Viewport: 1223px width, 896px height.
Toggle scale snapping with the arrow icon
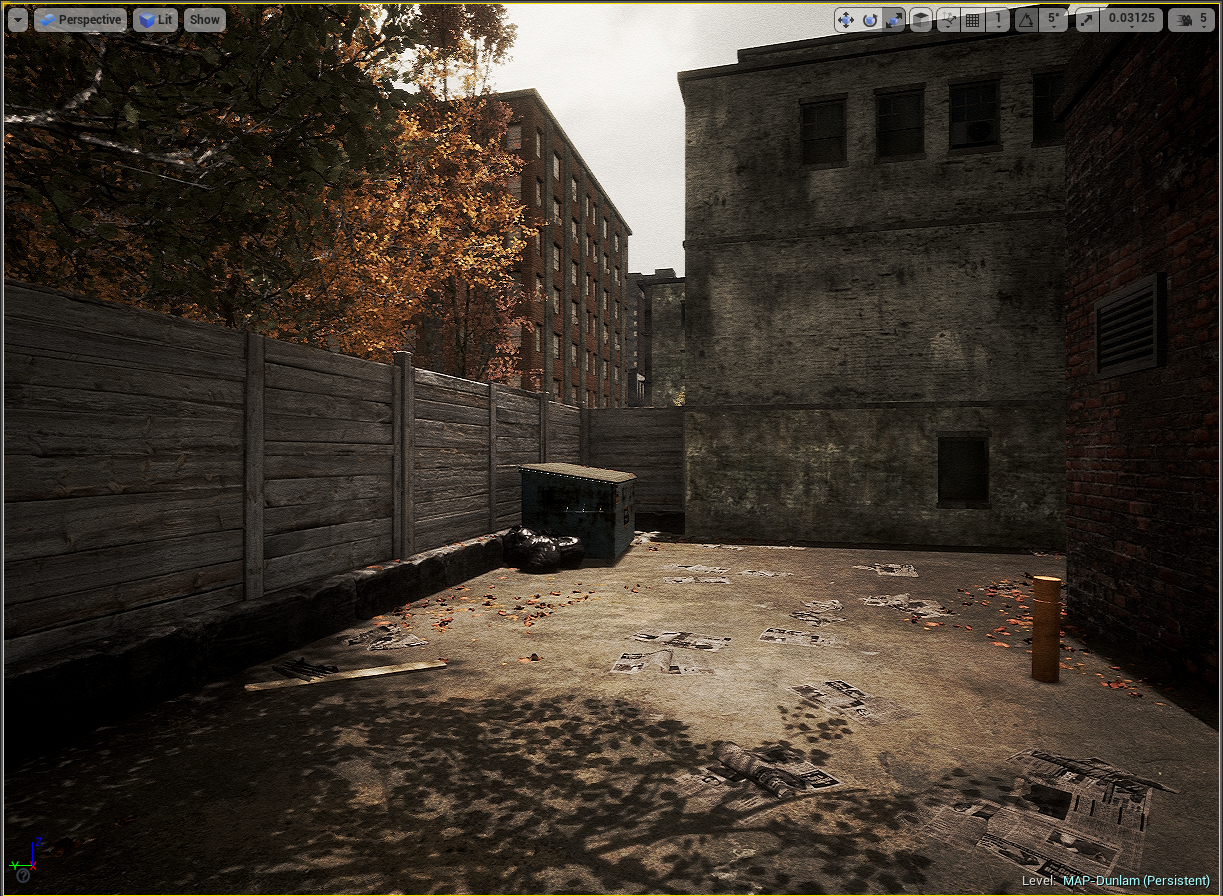(1087, 20)
